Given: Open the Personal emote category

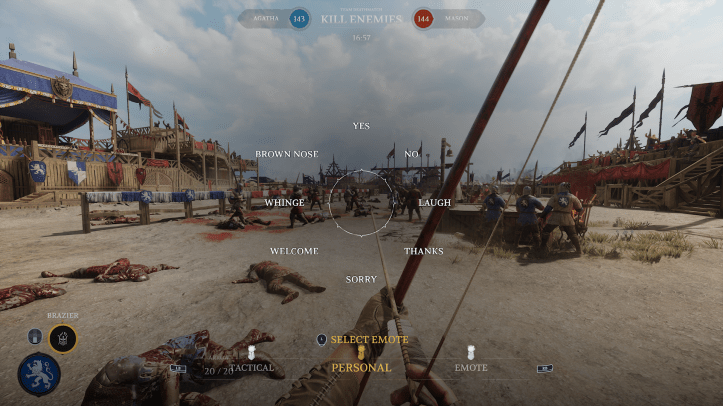Looking at the screenshot, I should tap(361, 367).
